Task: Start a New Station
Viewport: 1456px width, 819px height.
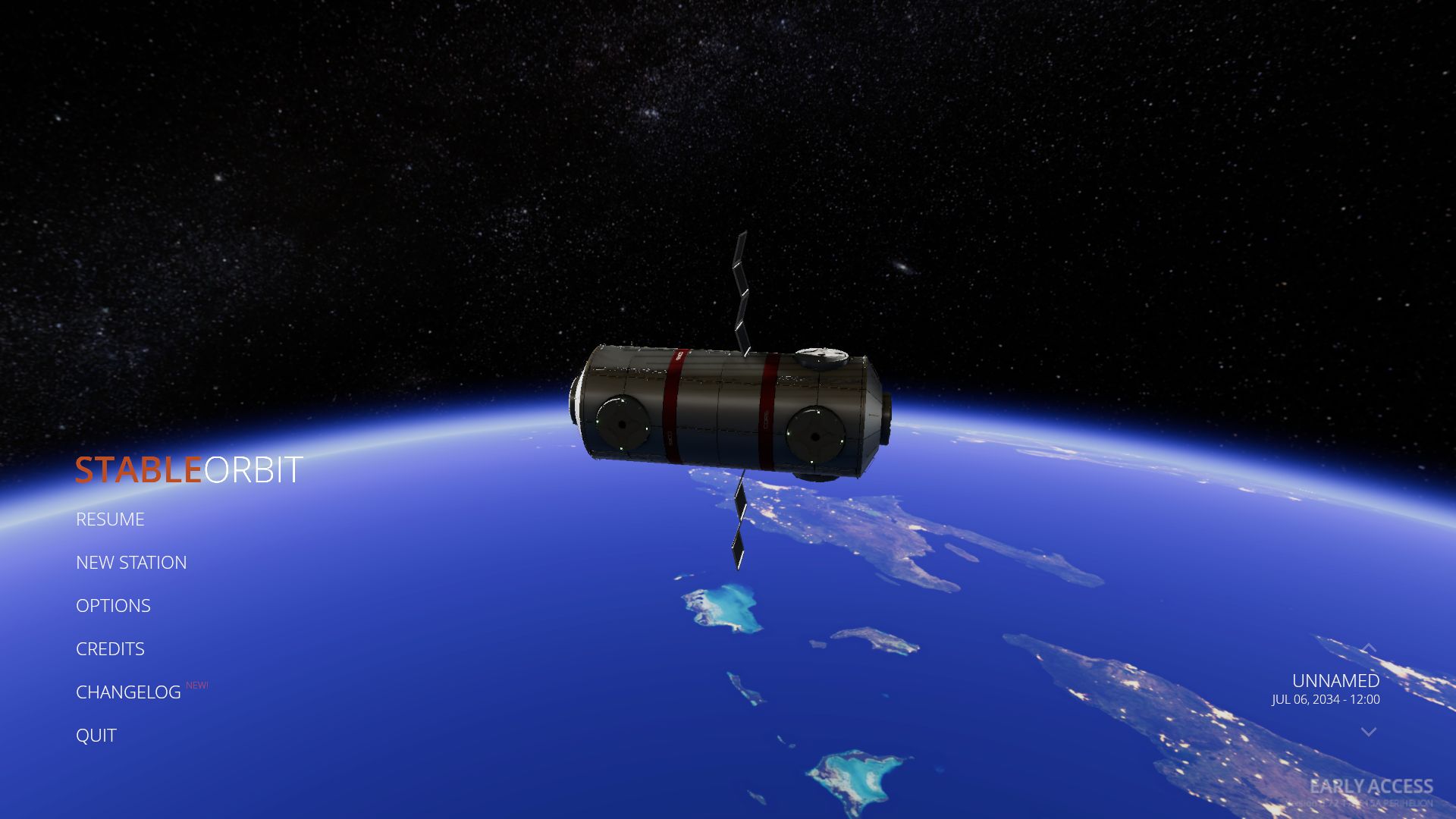Action: tap(131, 563)
